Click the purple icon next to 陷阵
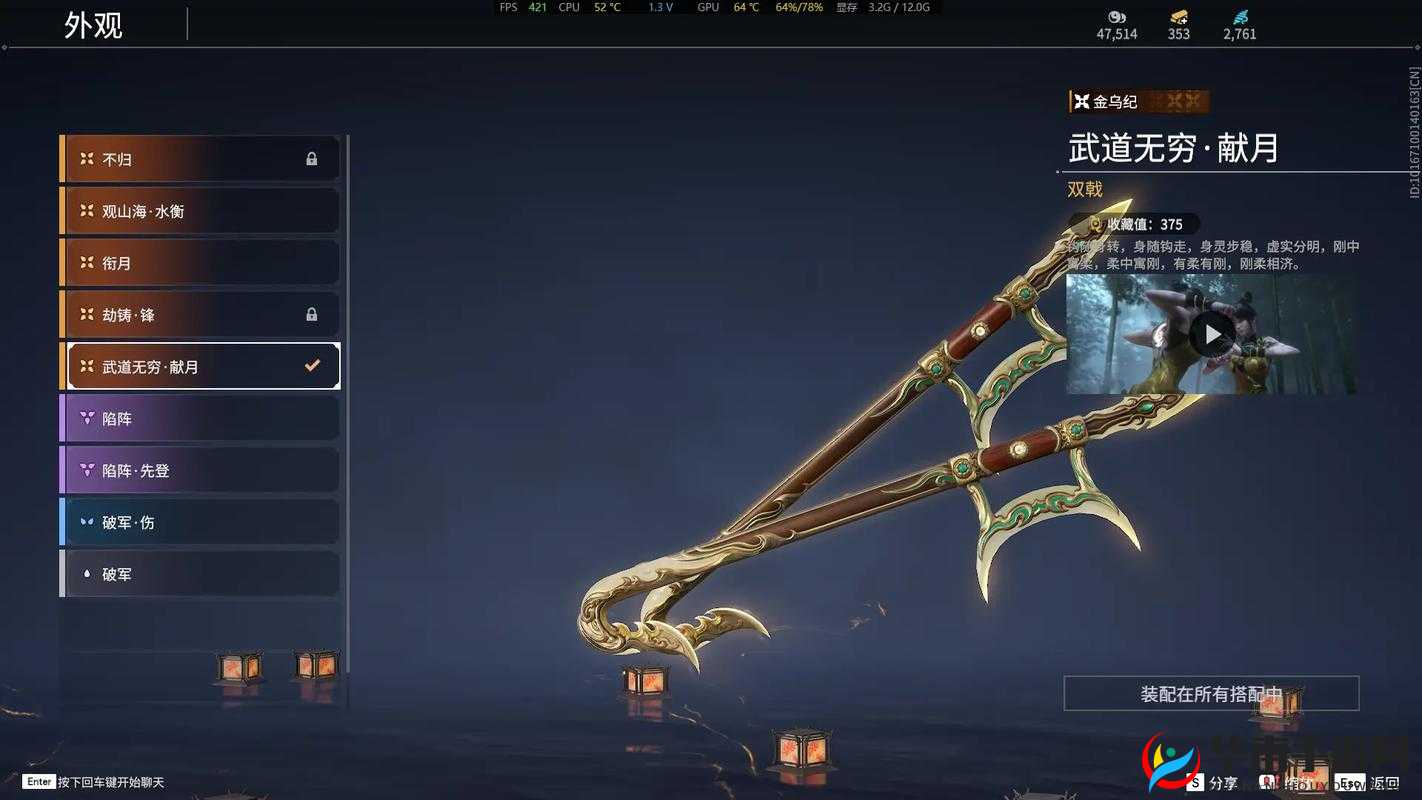This screenshot has height=800, width=1422. (87, 418)
